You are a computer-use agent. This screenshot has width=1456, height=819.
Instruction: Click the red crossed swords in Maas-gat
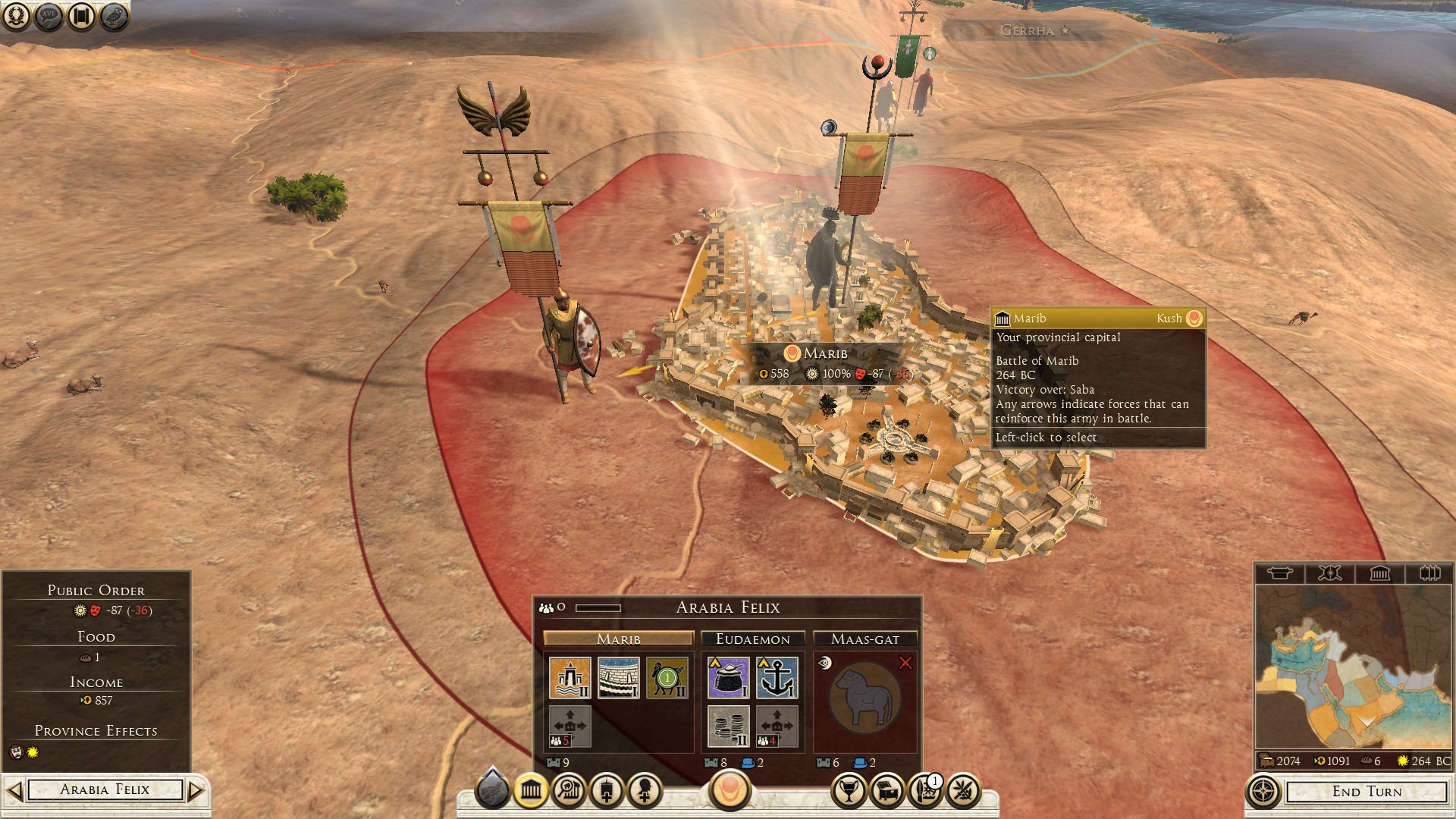(x=905, y=664)
